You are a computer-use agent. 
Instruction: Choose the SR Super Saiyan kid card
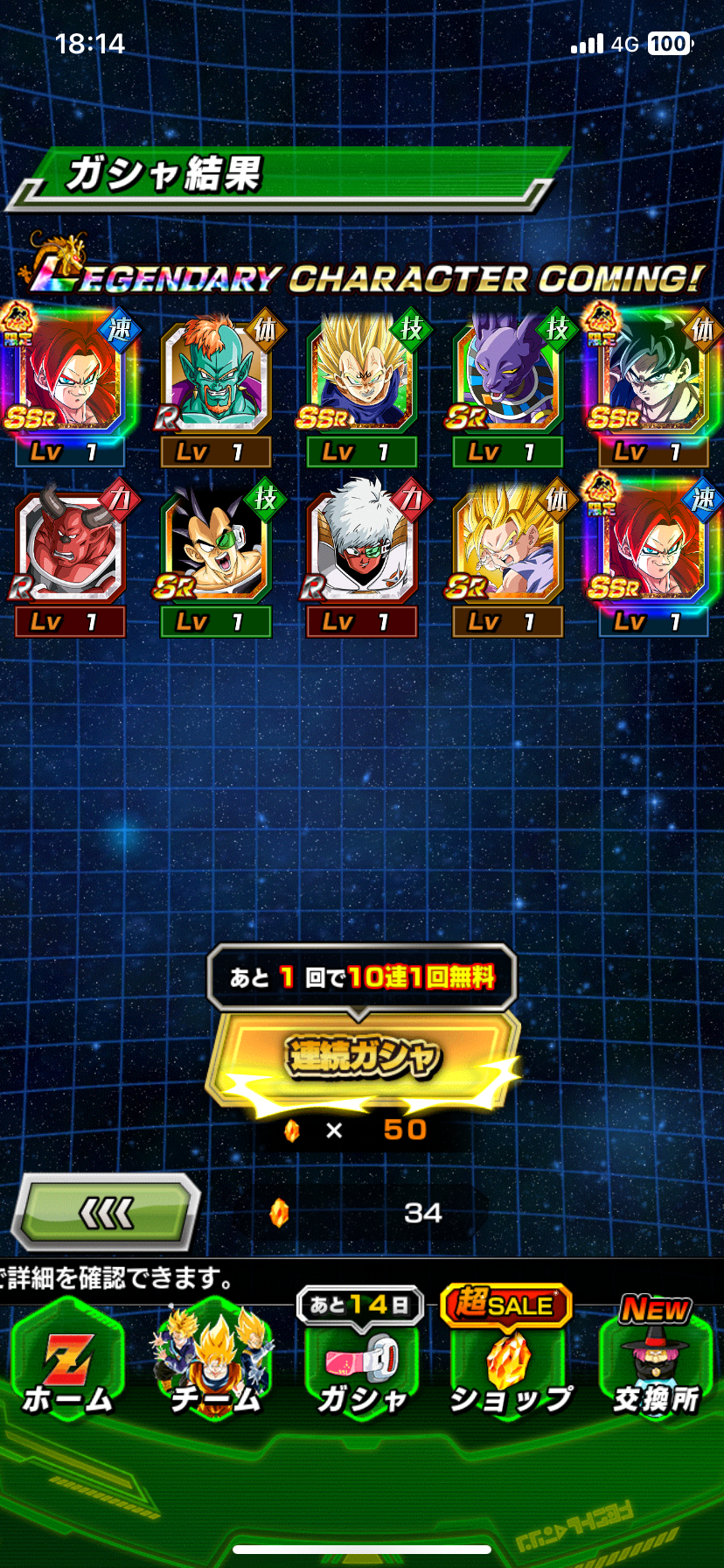point(507,546)
